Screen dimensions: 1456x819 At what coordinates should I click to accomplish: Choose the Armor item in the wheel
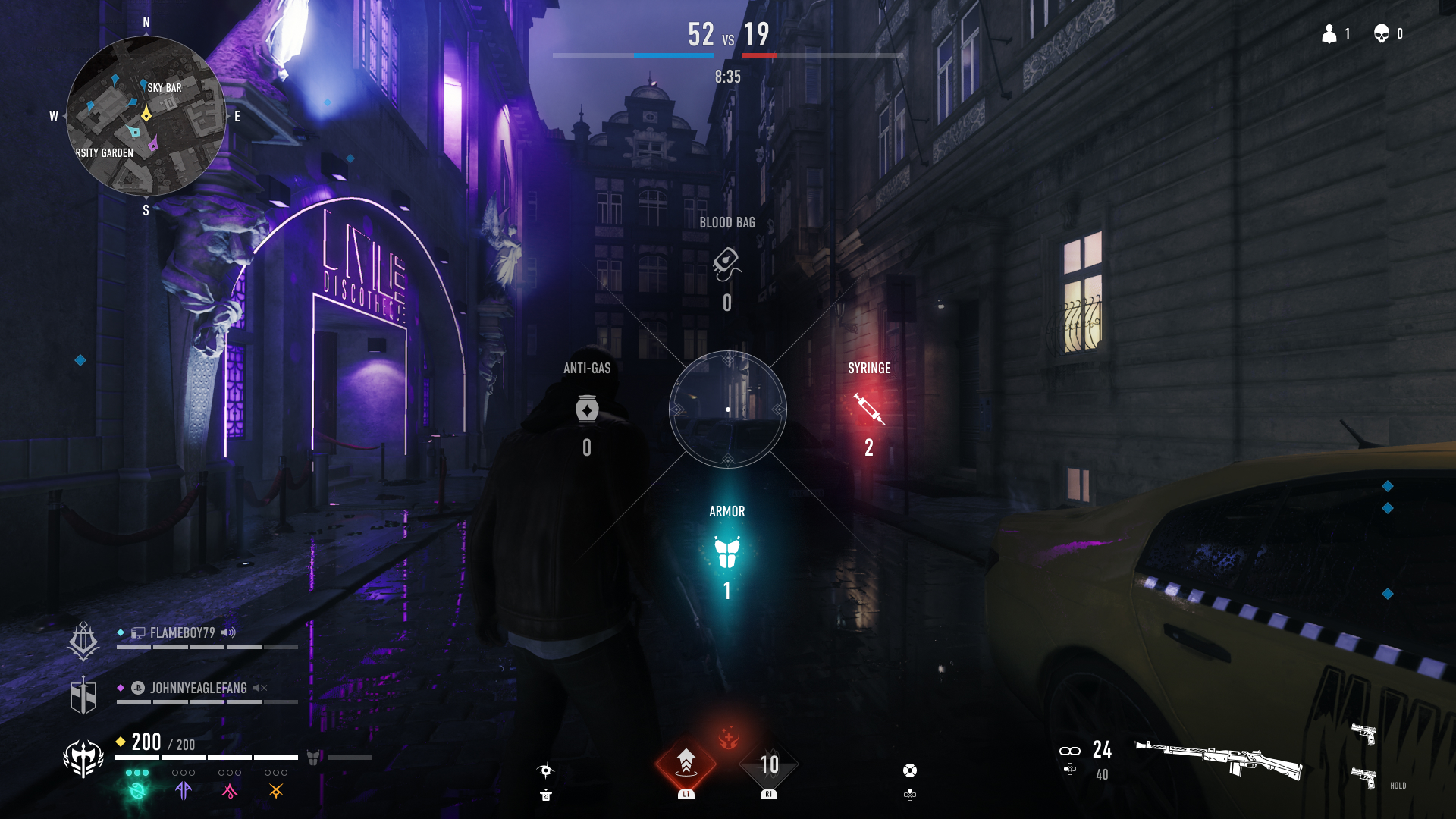(726, 552)
